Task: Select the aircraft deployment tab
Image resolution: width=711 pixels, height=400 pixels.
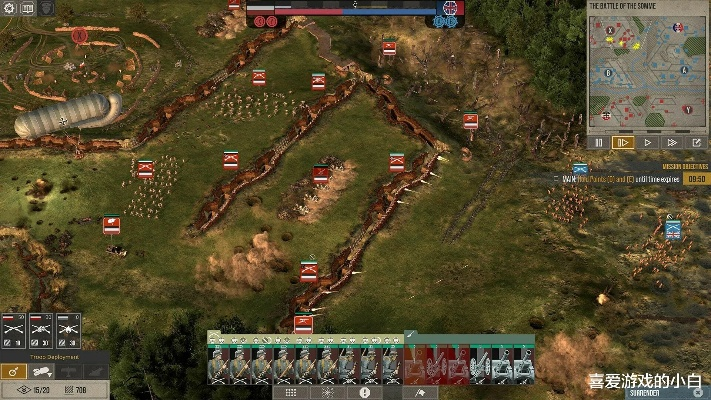Action: point(67,371)
